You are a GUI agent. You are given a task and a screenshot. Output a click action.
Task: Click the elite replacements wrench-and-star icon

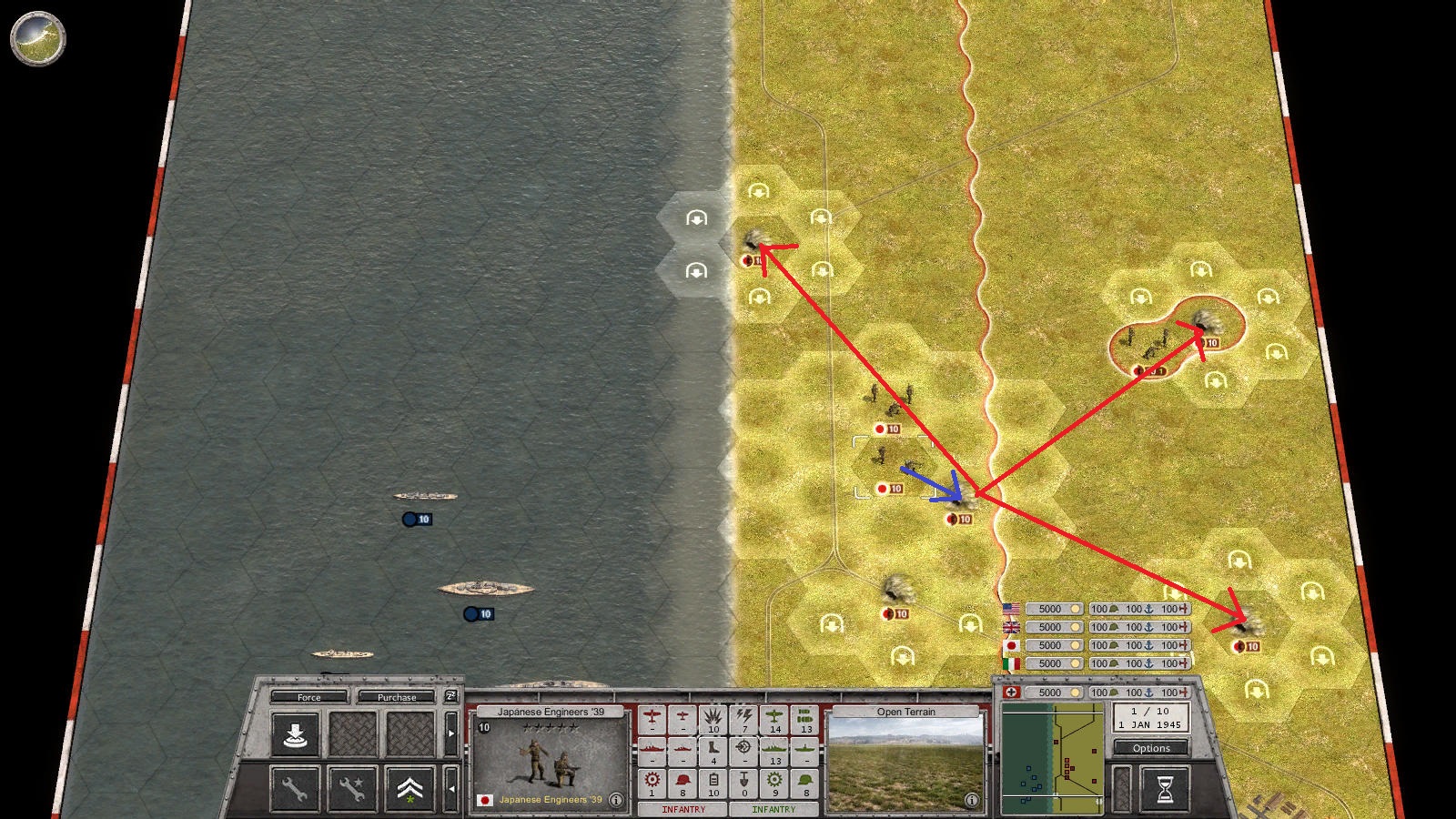pyautogui.click(x=352, y=789)
